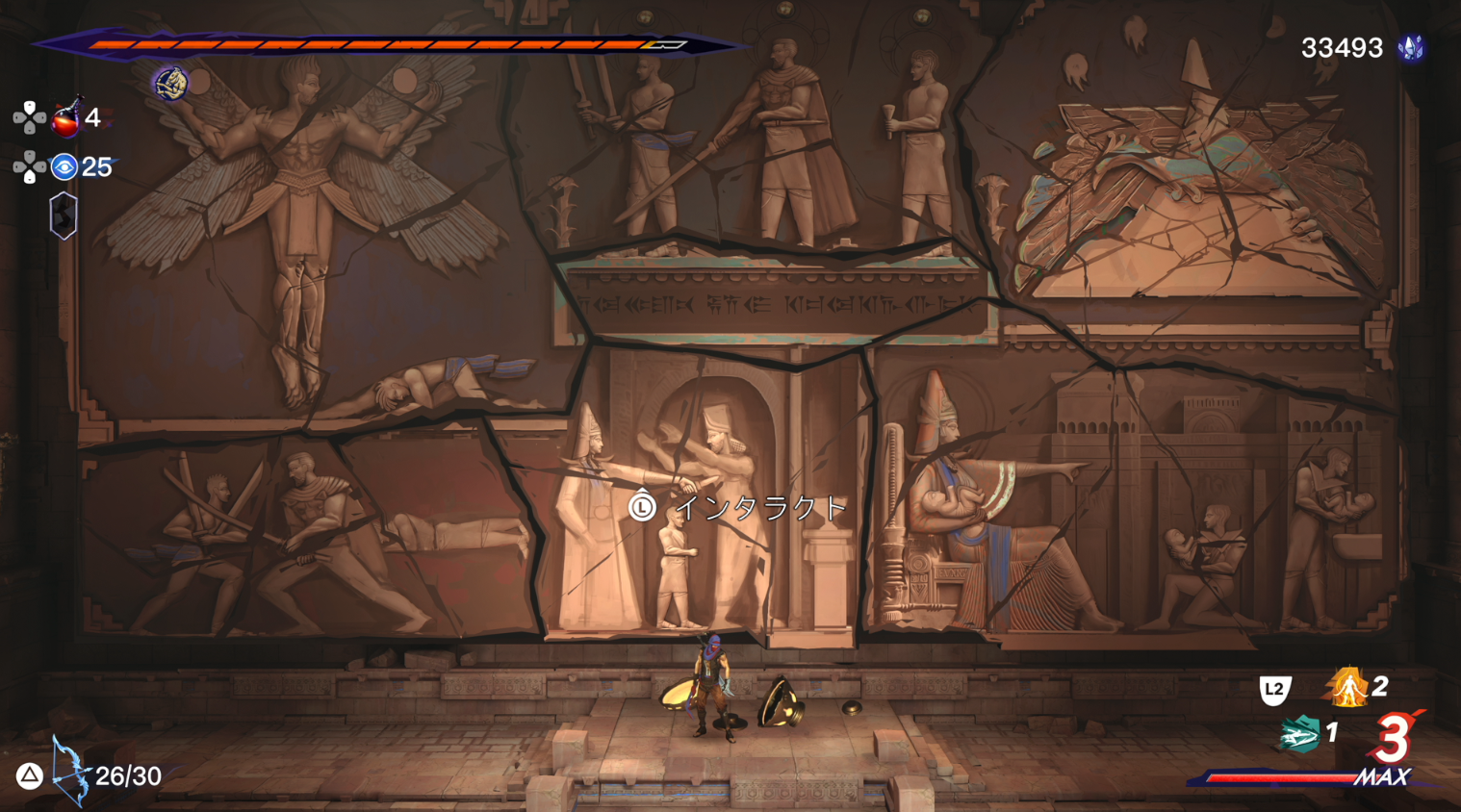
Task: Click the dark hexagonal amulet icon
Action: 64,216
